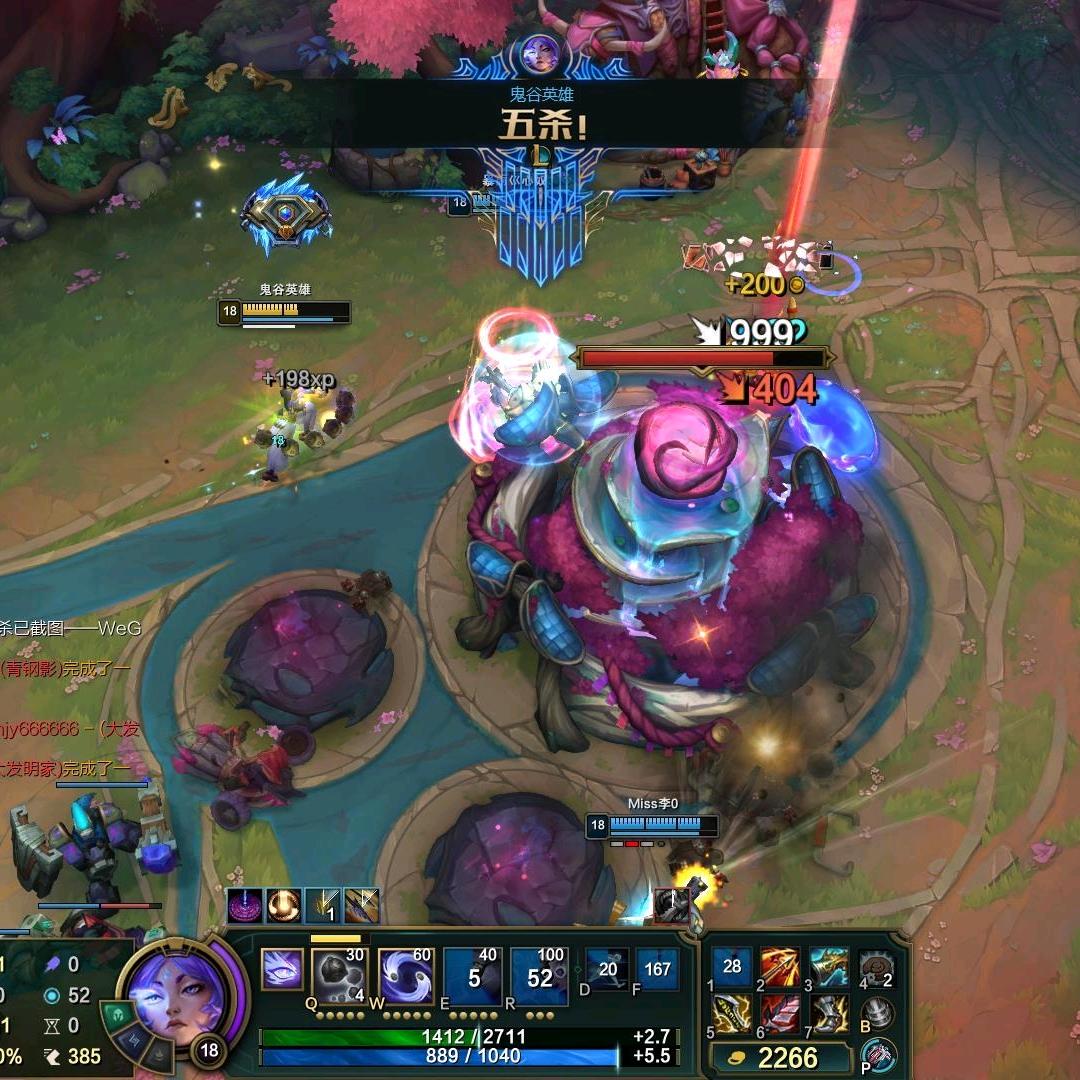Click the E ability on cooldown at 5
Viewport: 1080px width, 1080px height.
tap(473, 975)
